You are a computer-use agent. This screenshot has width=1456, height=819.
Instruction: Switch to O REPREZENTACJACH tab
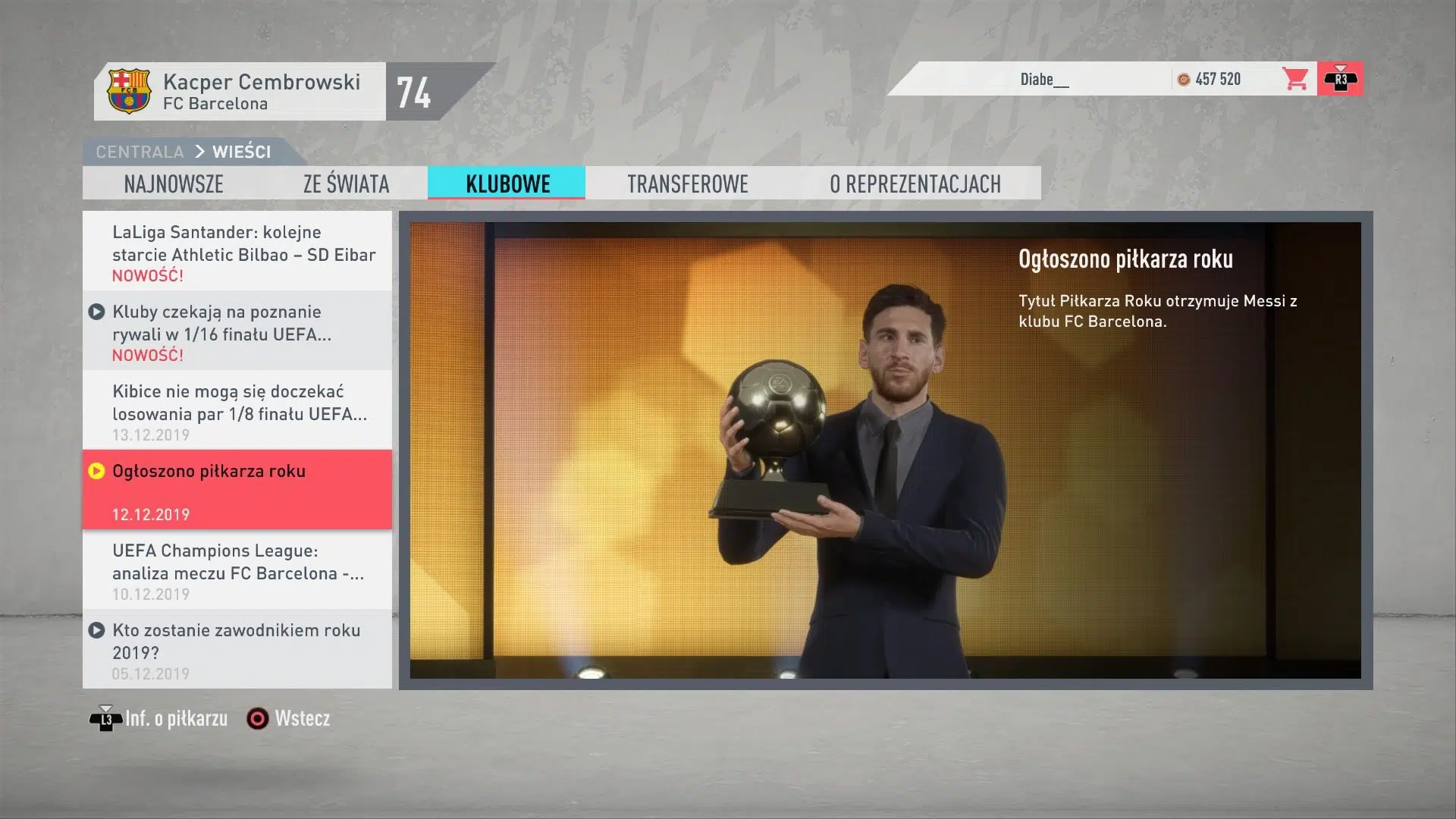[915, 184]
